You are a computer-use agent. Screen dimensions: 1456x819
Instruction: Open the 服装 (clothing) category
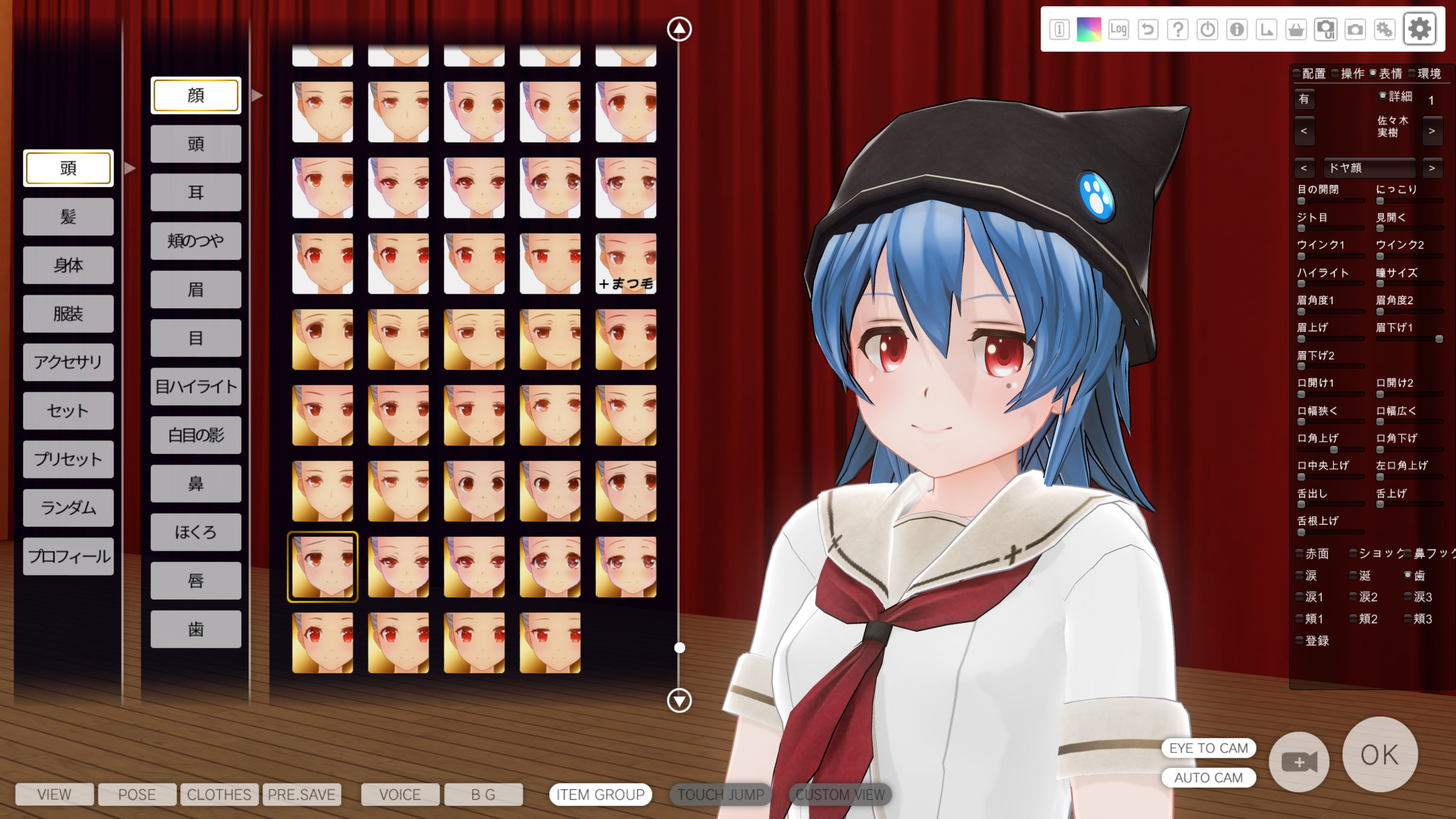pos(68,314)
